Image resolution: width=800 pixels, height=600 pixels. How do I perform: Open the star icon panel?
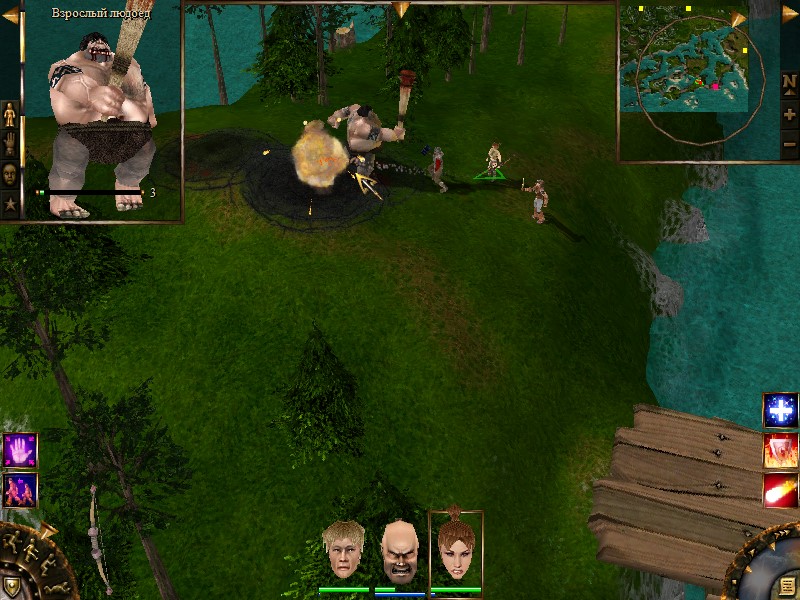pyautogui.click(x=11, y=204)
